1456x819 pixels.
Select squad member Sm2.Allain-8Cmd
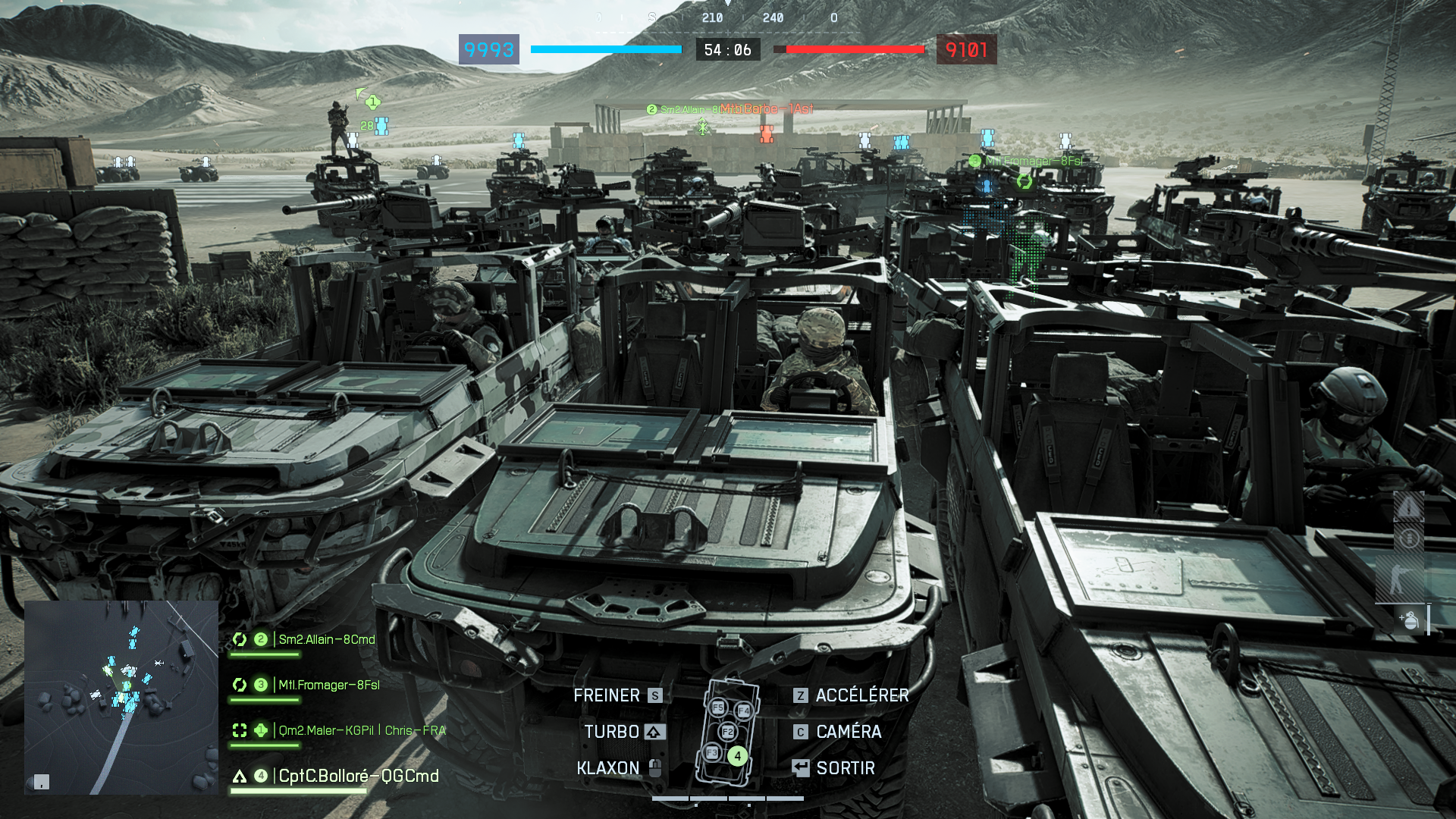click(x=327, y=640)
